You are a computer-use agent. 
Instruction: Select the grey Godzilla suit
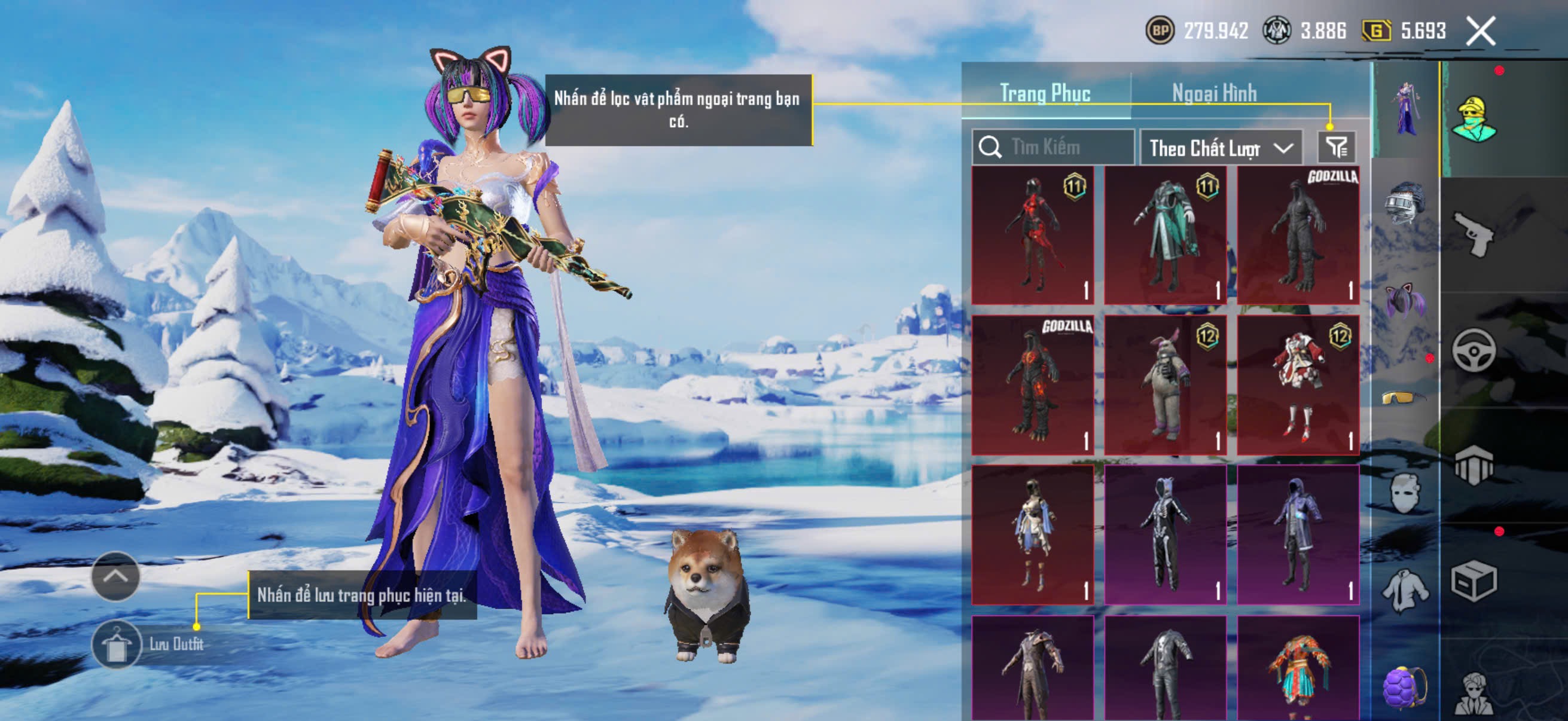pos(1298,235)
